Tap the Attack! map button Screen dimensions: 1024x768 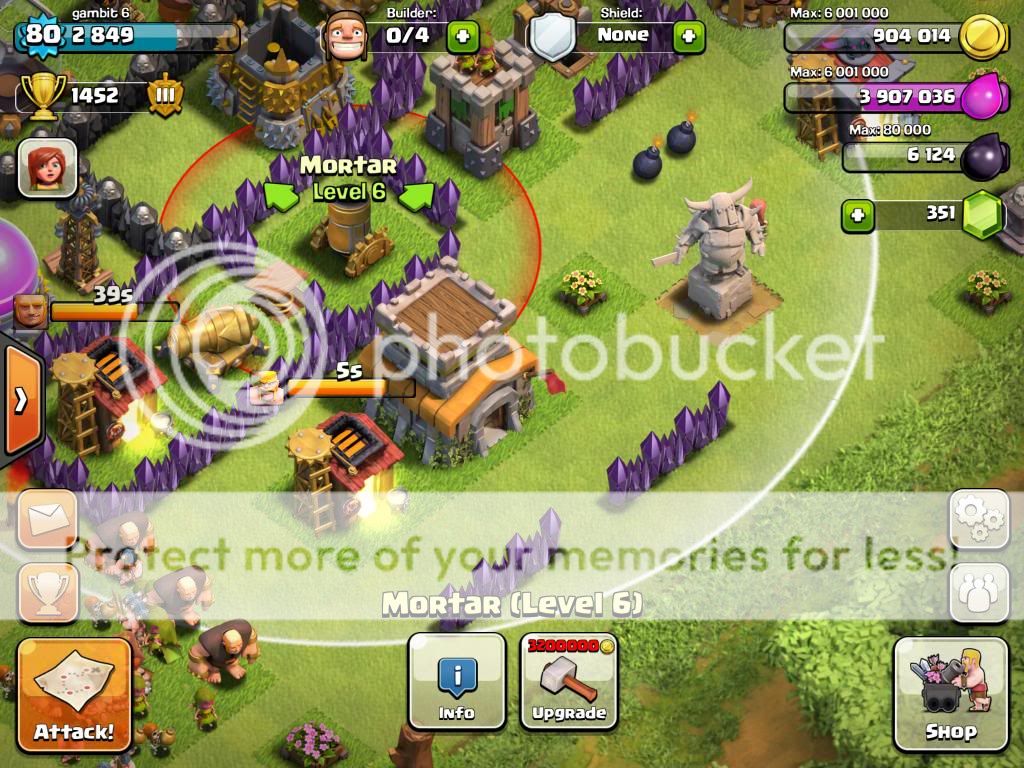pyautogui.click(x=74, y=694)
